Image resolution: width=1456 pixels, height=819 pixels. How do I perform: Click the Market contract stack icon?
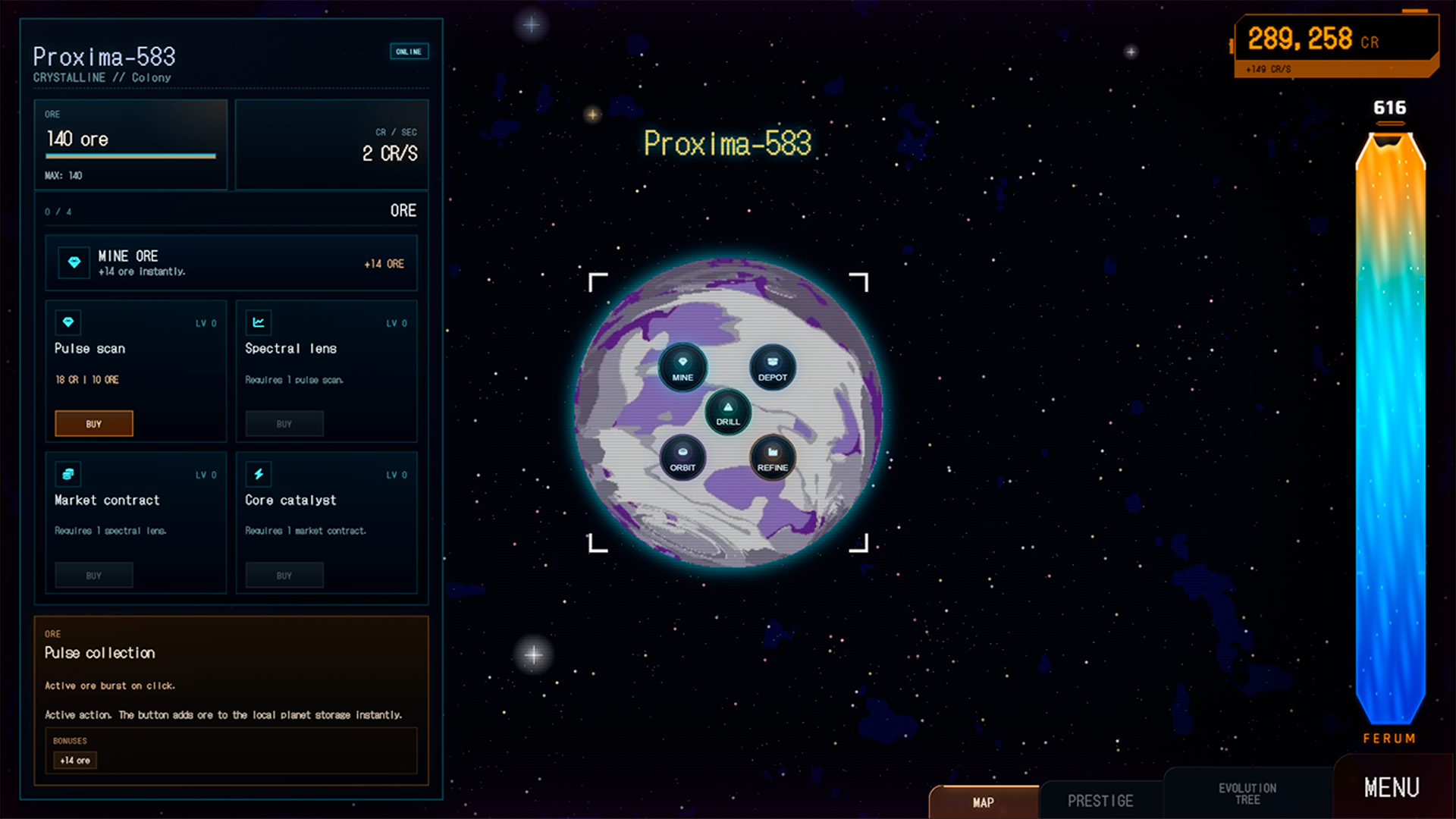coord(67,474)
